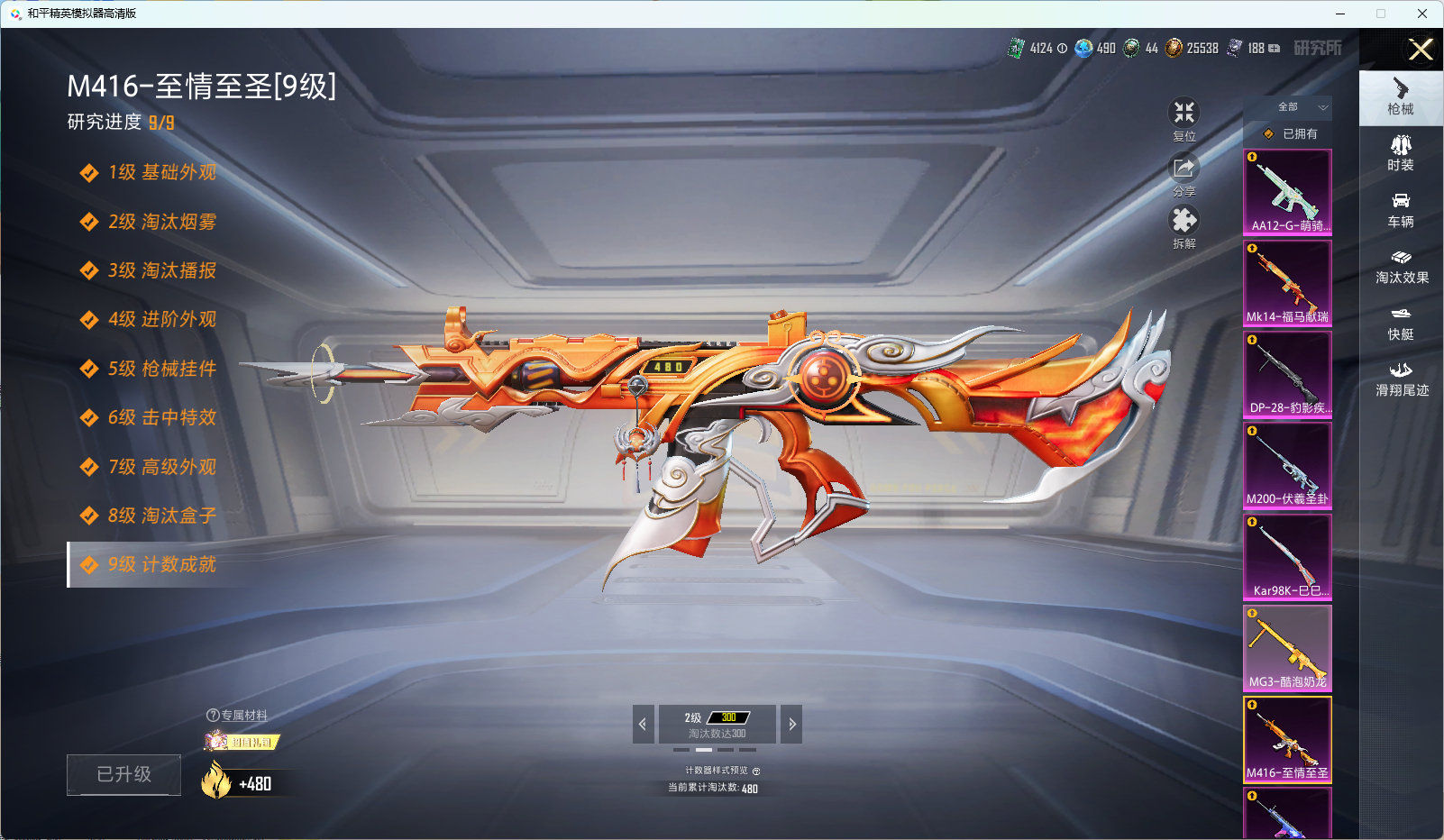Show the 淘汰效果 category
The height and width of the screenshot is (840, 1444).
1402,267
